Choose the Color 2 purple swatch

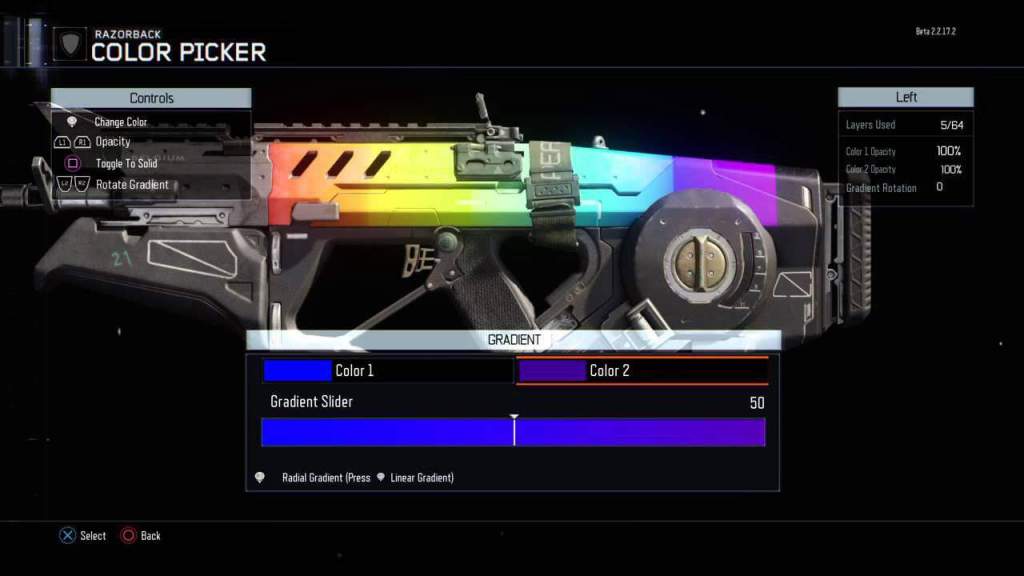point(551,371)
